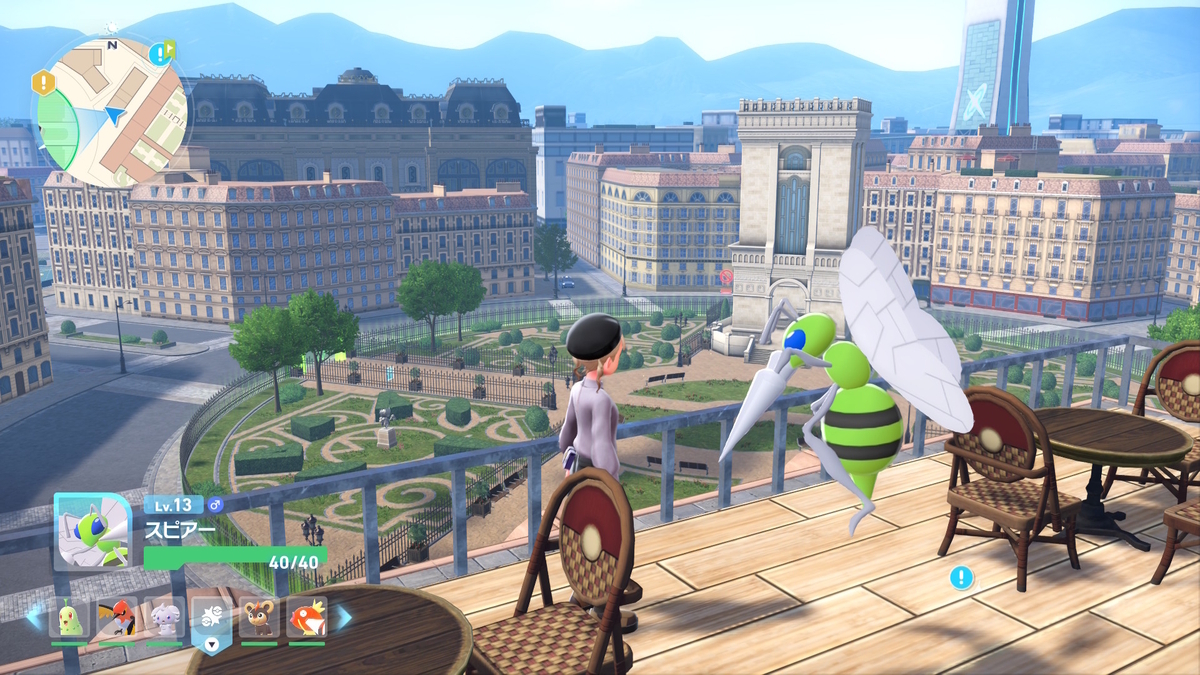1200x675 pixels.
Task: Choose the red bird Pokémon party slot
Action: (117, 617)
